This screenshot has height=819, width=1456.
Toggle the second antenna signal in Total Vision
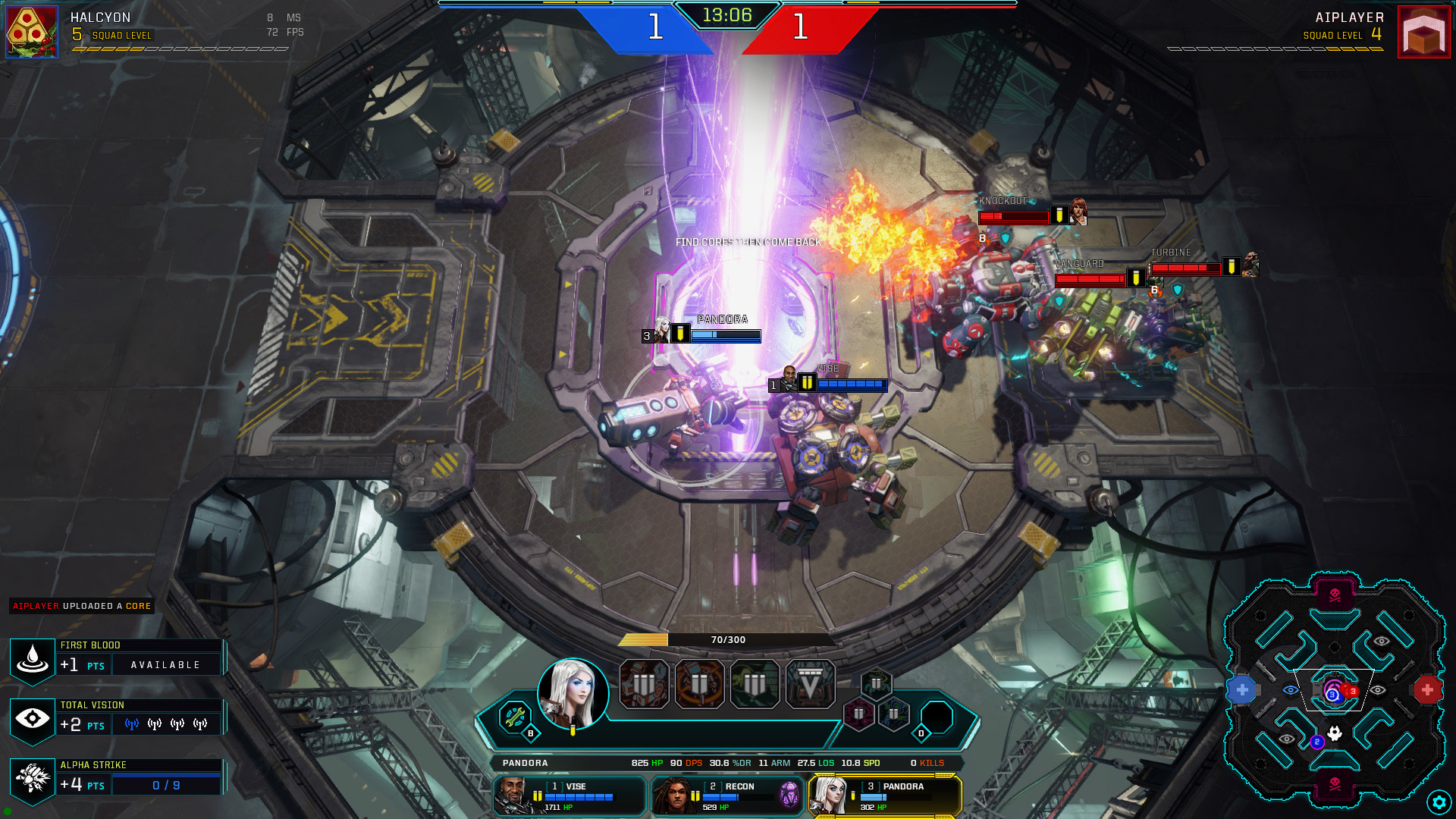coord(153,724)
